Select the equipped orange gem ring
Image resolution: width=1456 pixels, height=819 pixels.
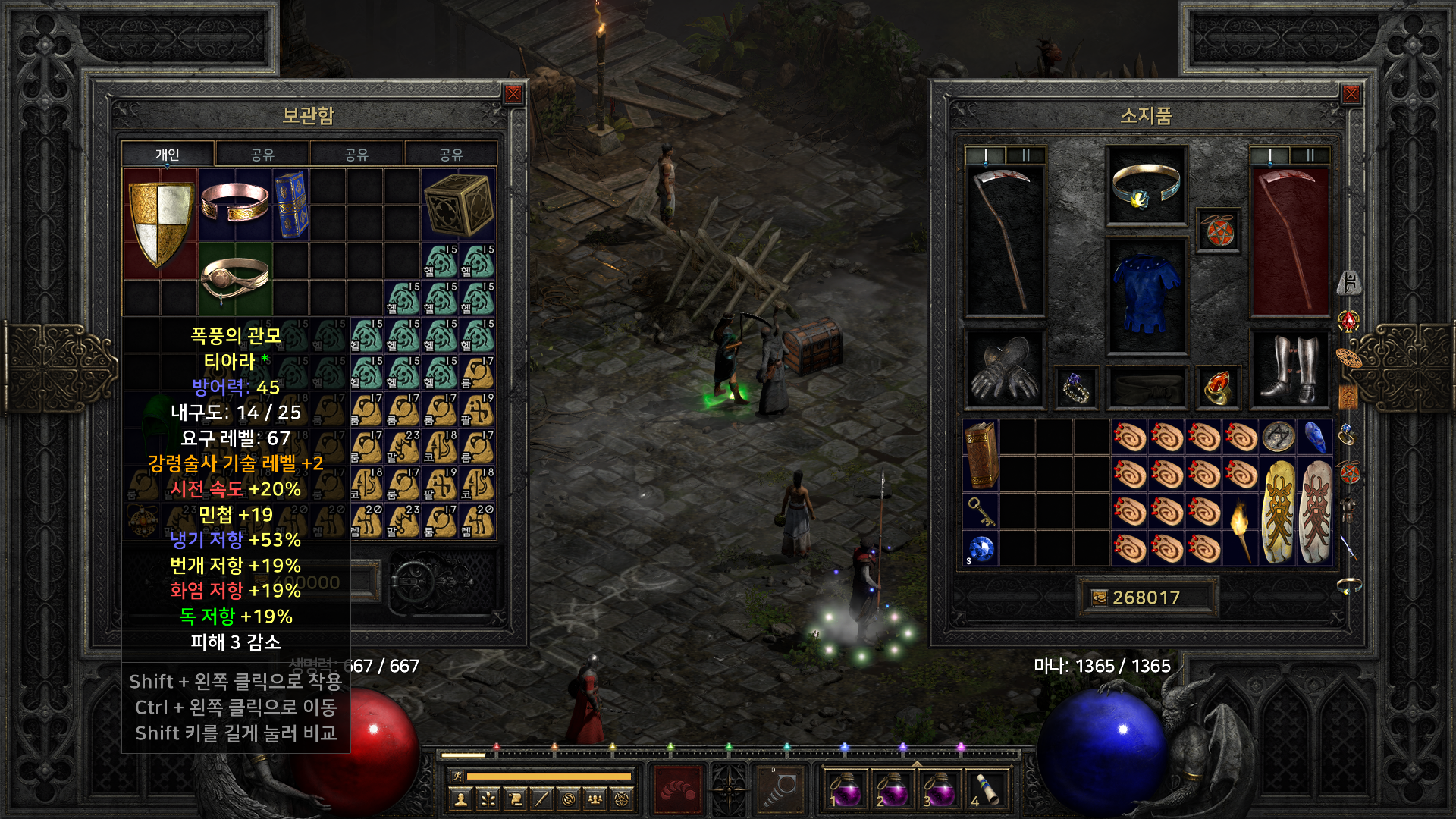pos(1216,388)
